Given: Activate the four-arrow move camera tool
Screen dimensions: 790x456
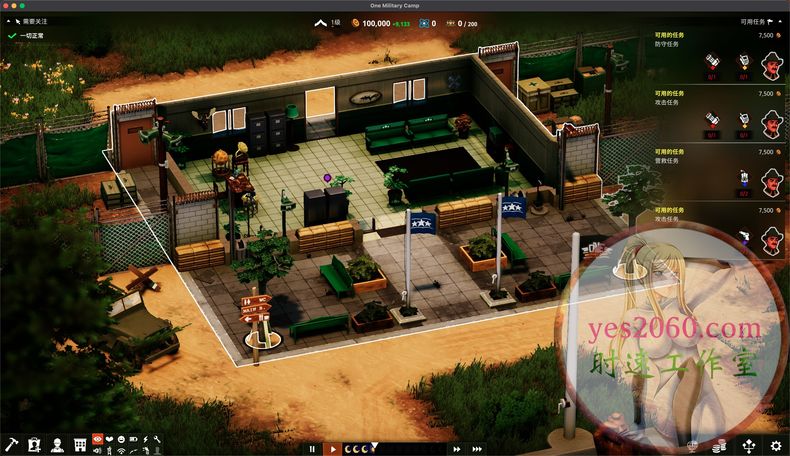Looking at the screenshot, I should 749,445.
